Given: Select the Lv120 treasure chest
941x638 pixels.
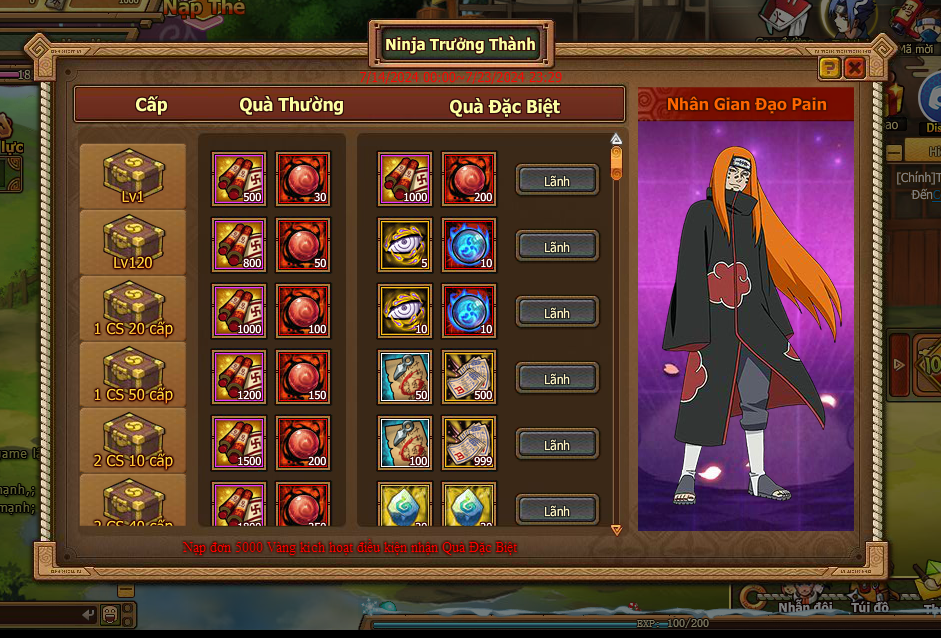Looking at the screenshot, I should click(133, 241).
